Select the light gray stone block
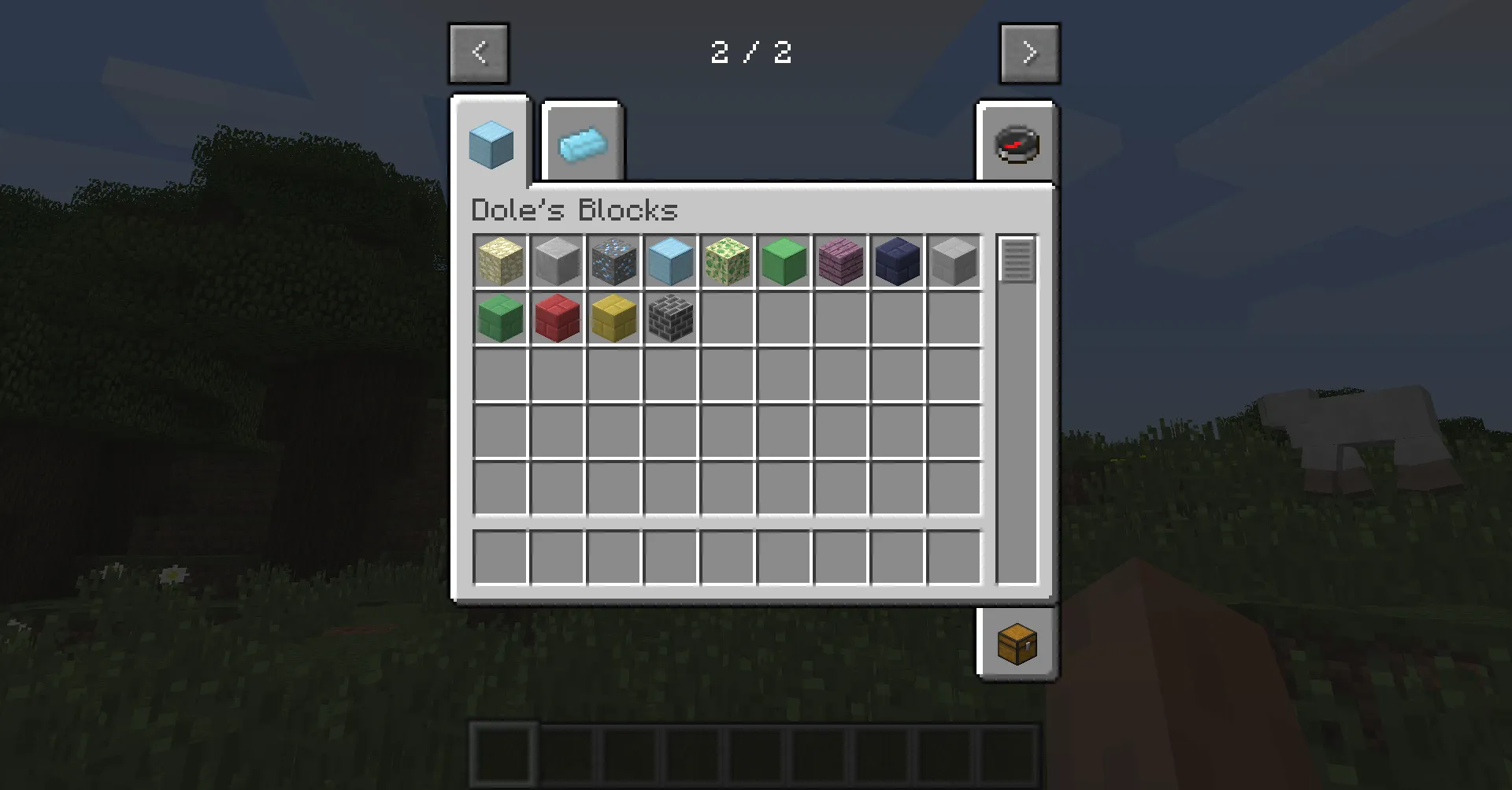This screenshot has width=1512, height=790. tap(954, 261)
